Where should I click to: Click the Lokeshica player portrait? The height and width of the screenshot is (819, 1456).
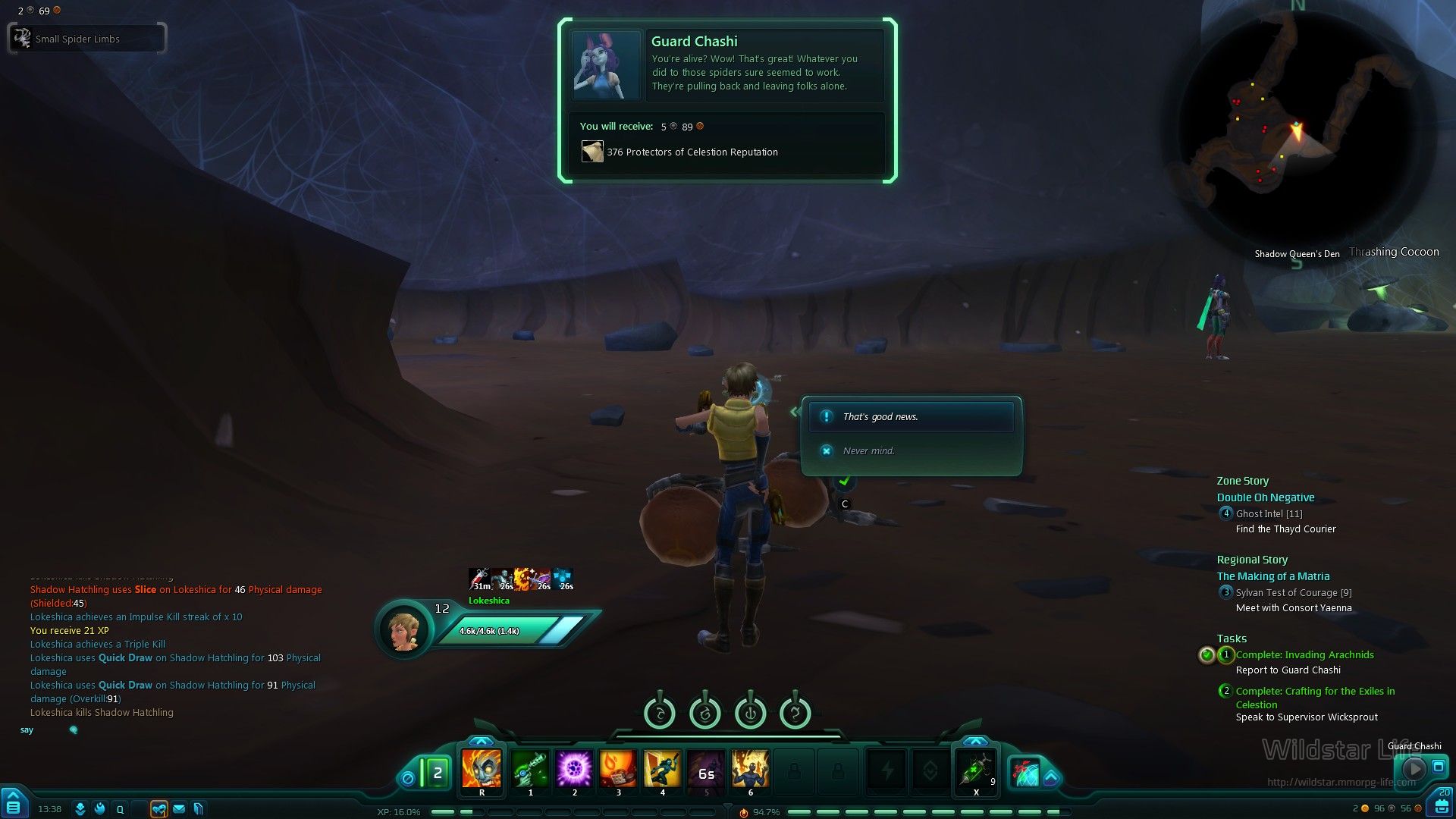point(404,629)
